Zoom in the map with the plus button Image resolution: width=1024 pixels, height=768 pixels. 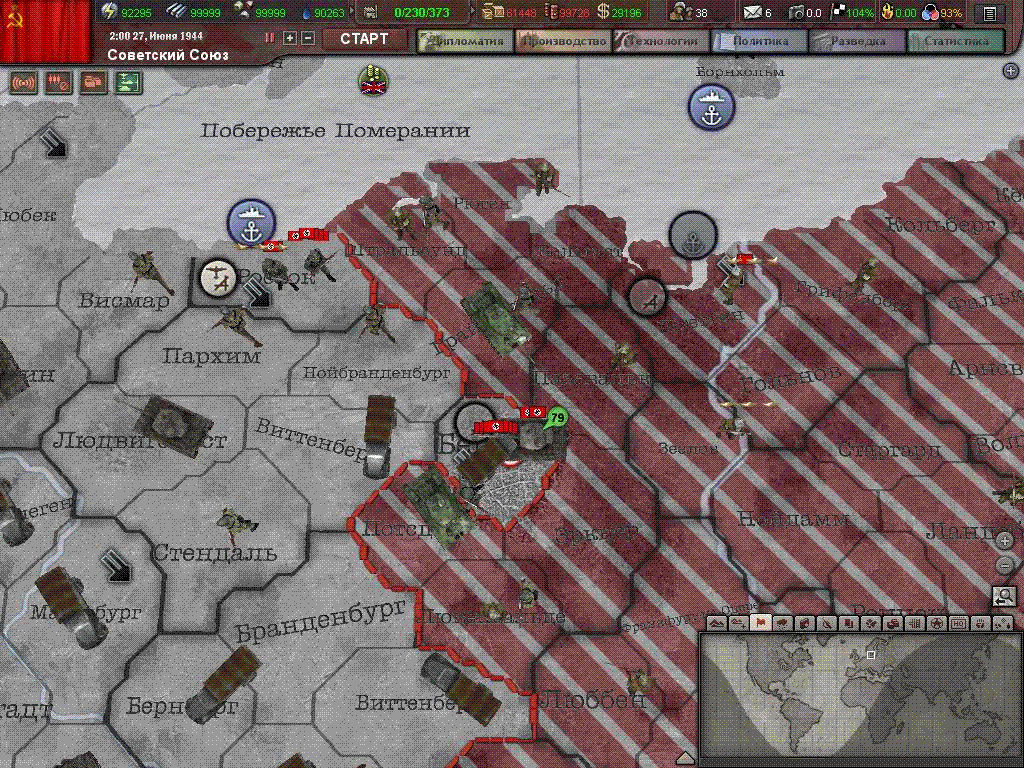[1005, 541]
